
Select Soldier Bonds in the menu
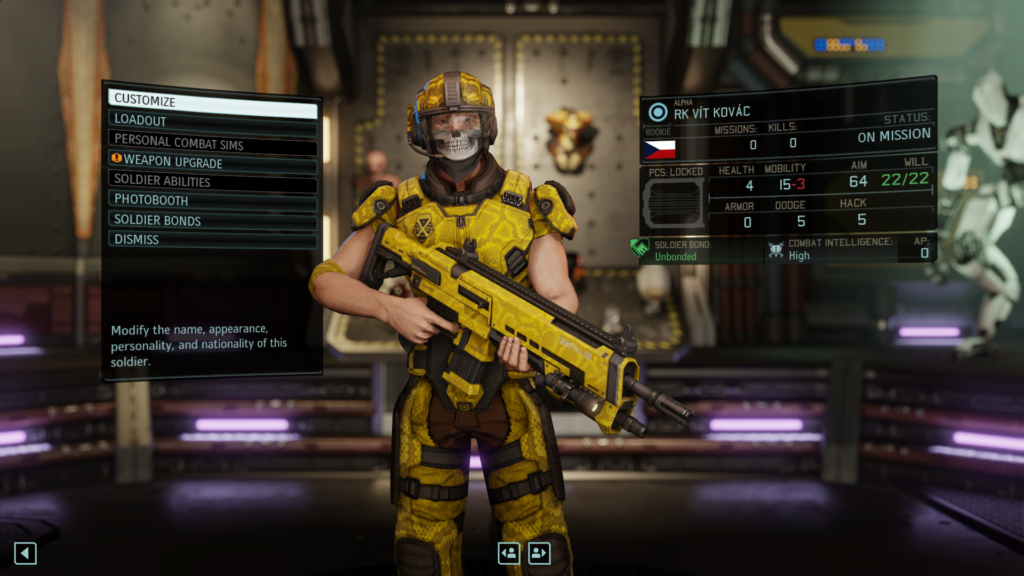(x=212, y=220)
